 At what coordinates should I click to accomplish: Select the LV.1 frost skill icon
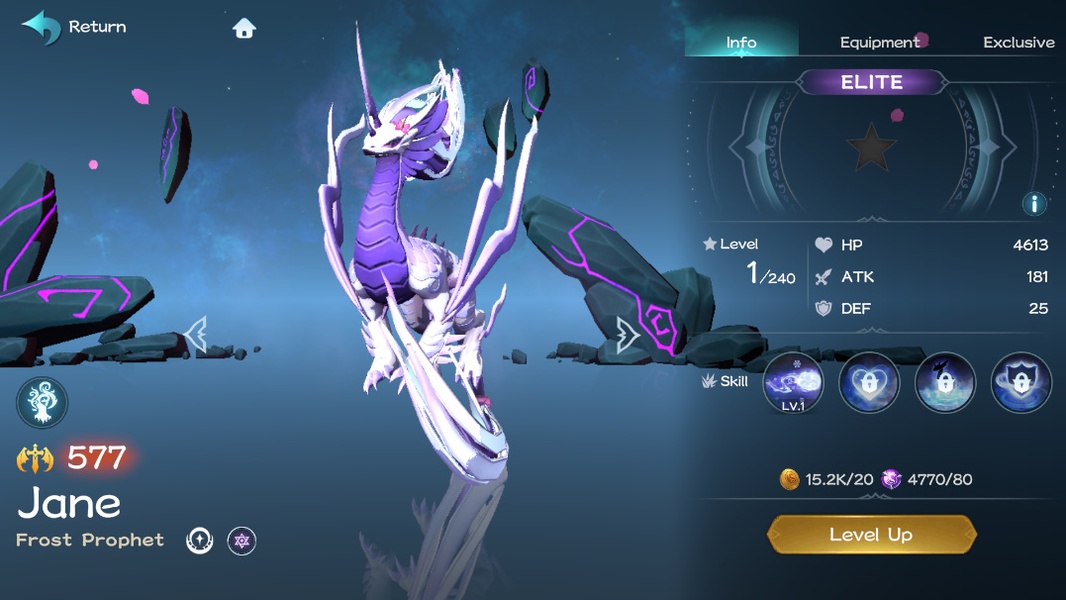click(x=793, y=383)
